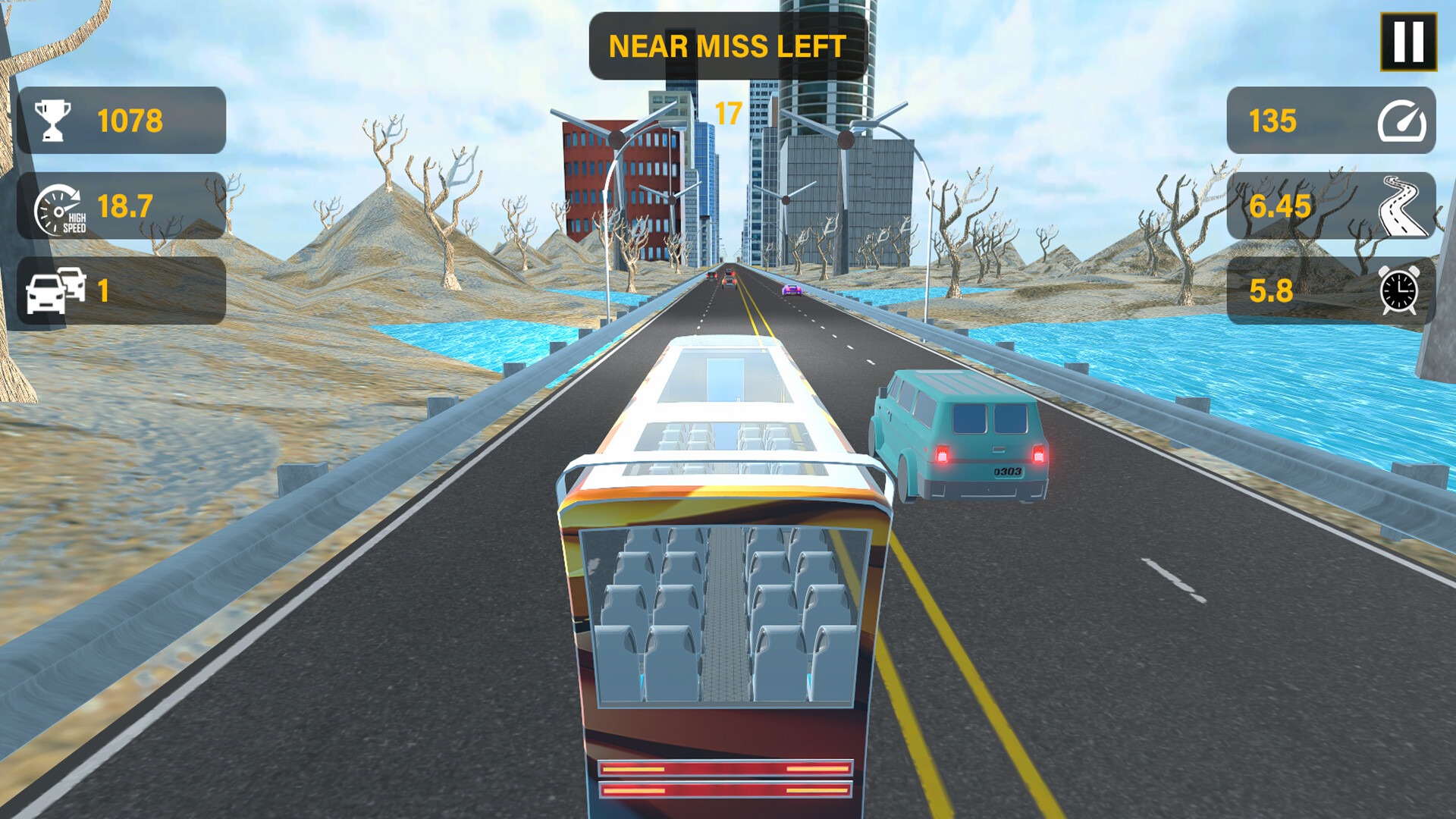Select the yellow countdown number 17
1456x819 pixels.
(728, 112)
